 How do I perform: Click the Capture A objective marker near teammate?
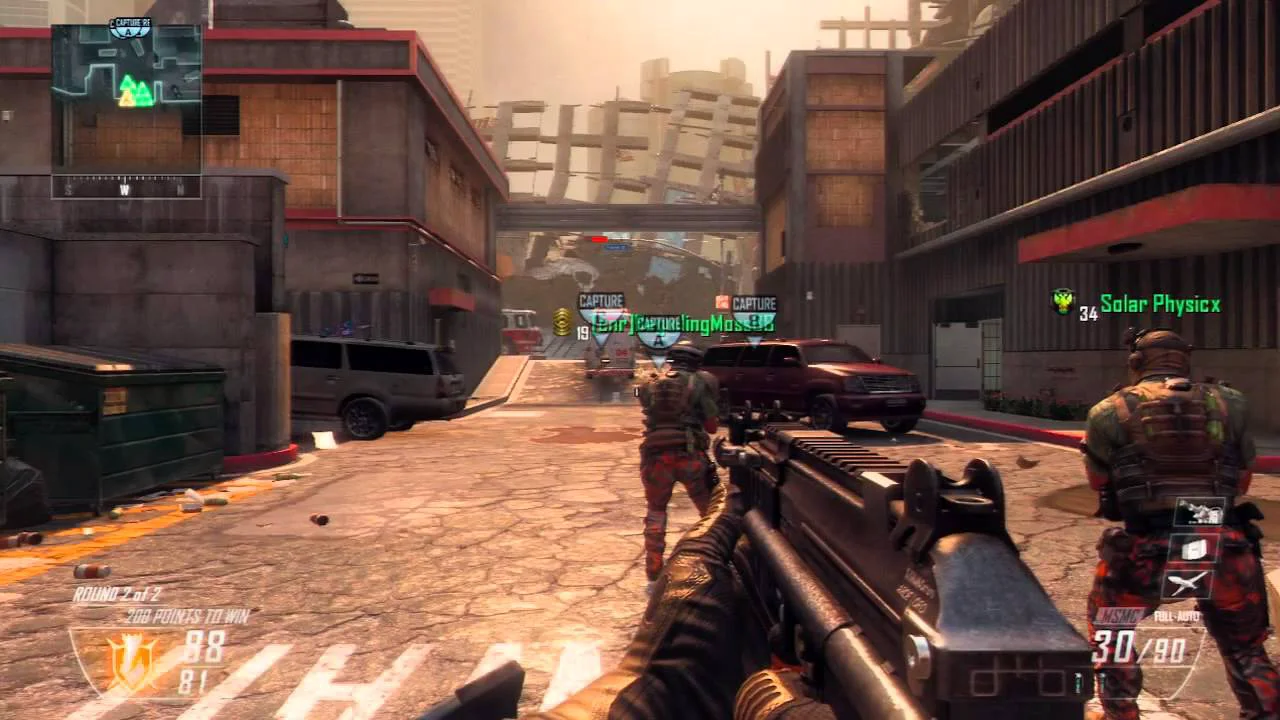(659, 333)
